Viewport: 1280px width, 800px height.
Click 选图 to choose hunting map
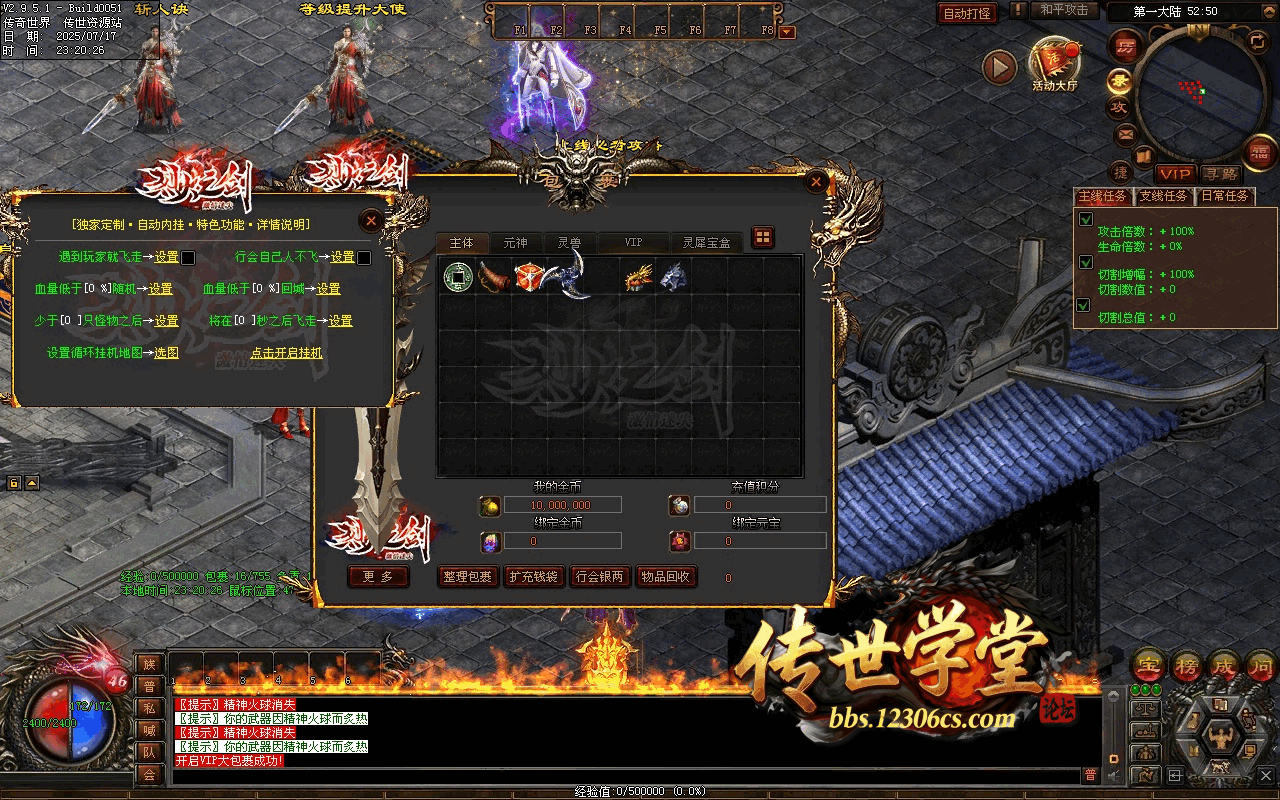click(x=166, y=353)
